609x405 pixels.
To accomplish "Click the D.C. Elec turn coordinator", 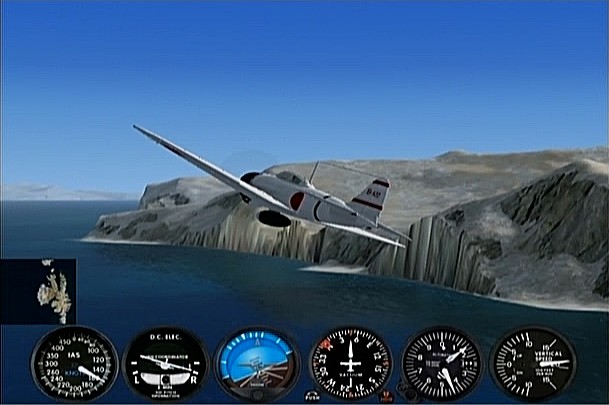I will click(x=165, y=364).
